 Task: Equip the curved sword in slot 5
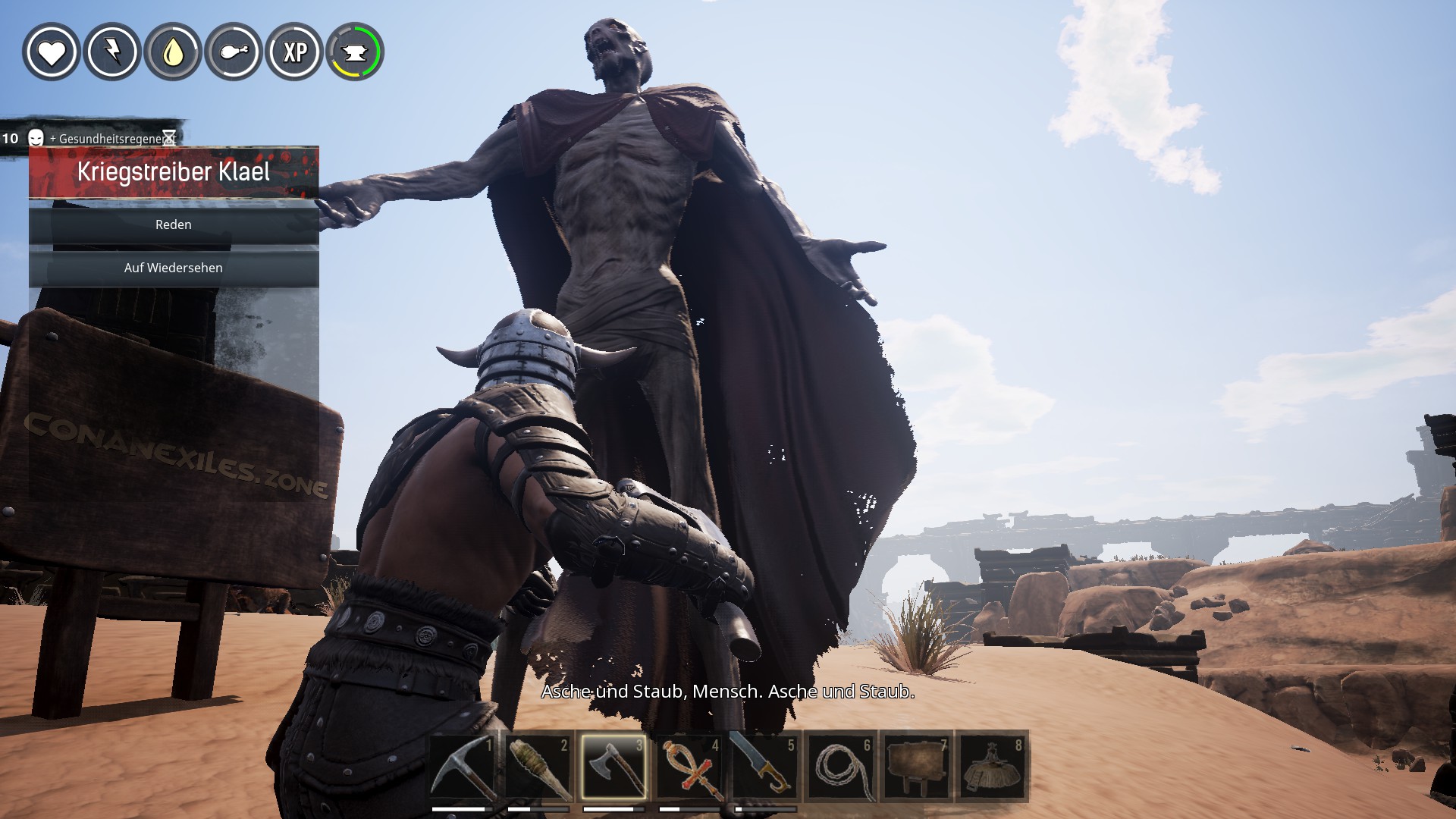764,767
